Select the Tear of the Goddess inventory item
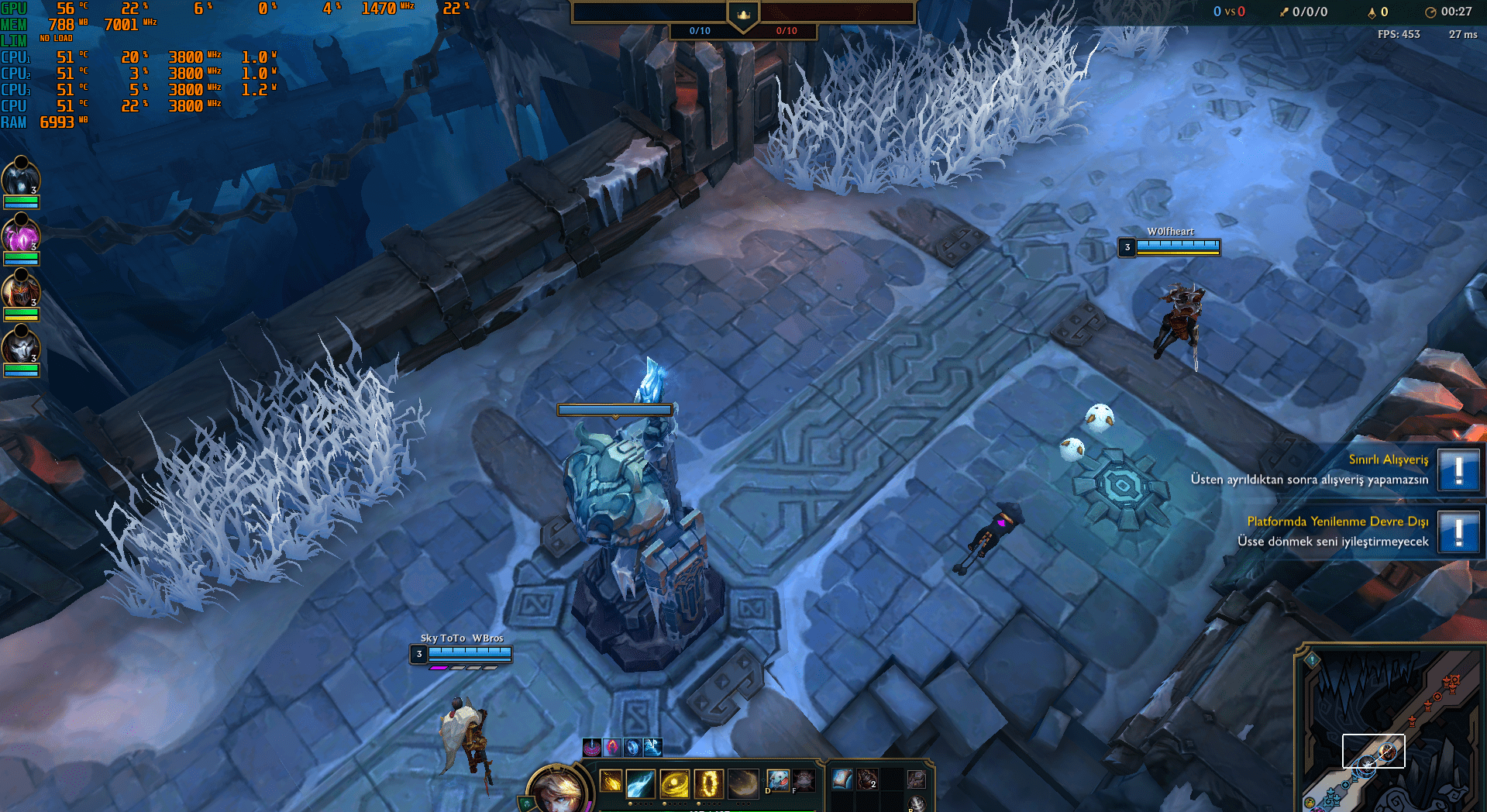Viewport: 1487px width, 812px height. 841,779
